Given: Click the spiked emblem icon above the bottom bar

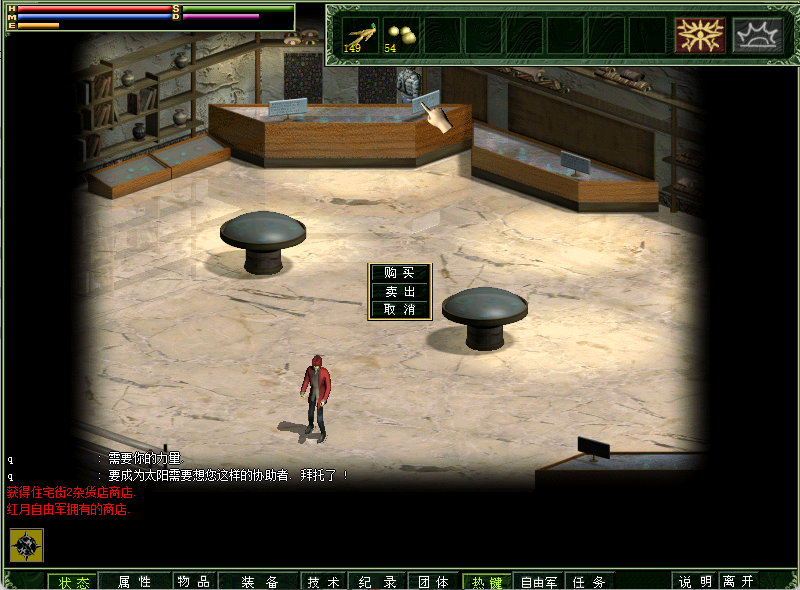Looking at the screenshot, I should [x=27, y=545].
